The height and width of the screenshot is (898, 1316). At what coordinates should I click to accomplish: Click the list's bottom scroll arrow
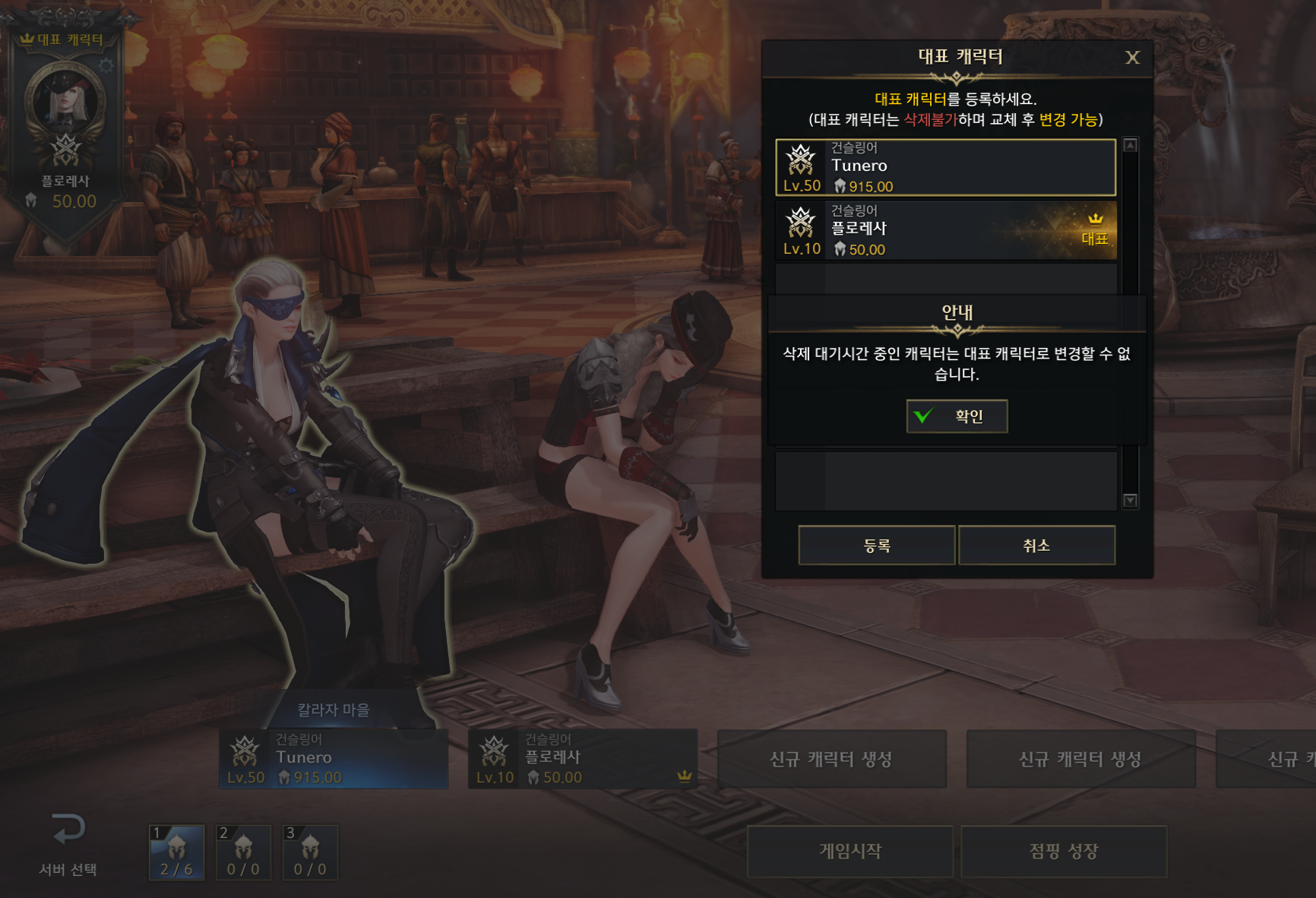coord(1131,501)
